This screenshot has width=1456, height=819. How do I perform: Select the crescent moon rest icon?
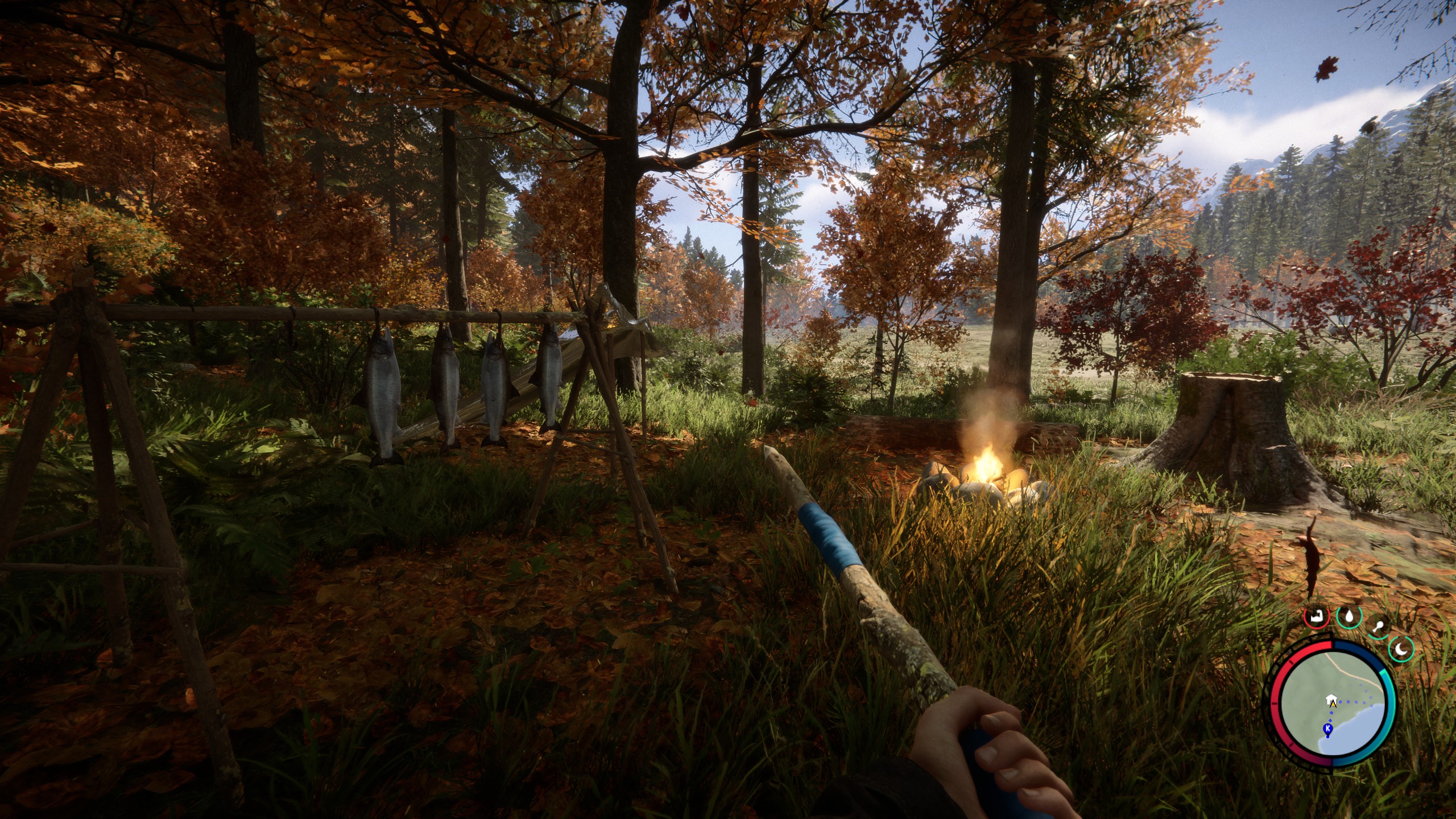tap(1400, 649)
